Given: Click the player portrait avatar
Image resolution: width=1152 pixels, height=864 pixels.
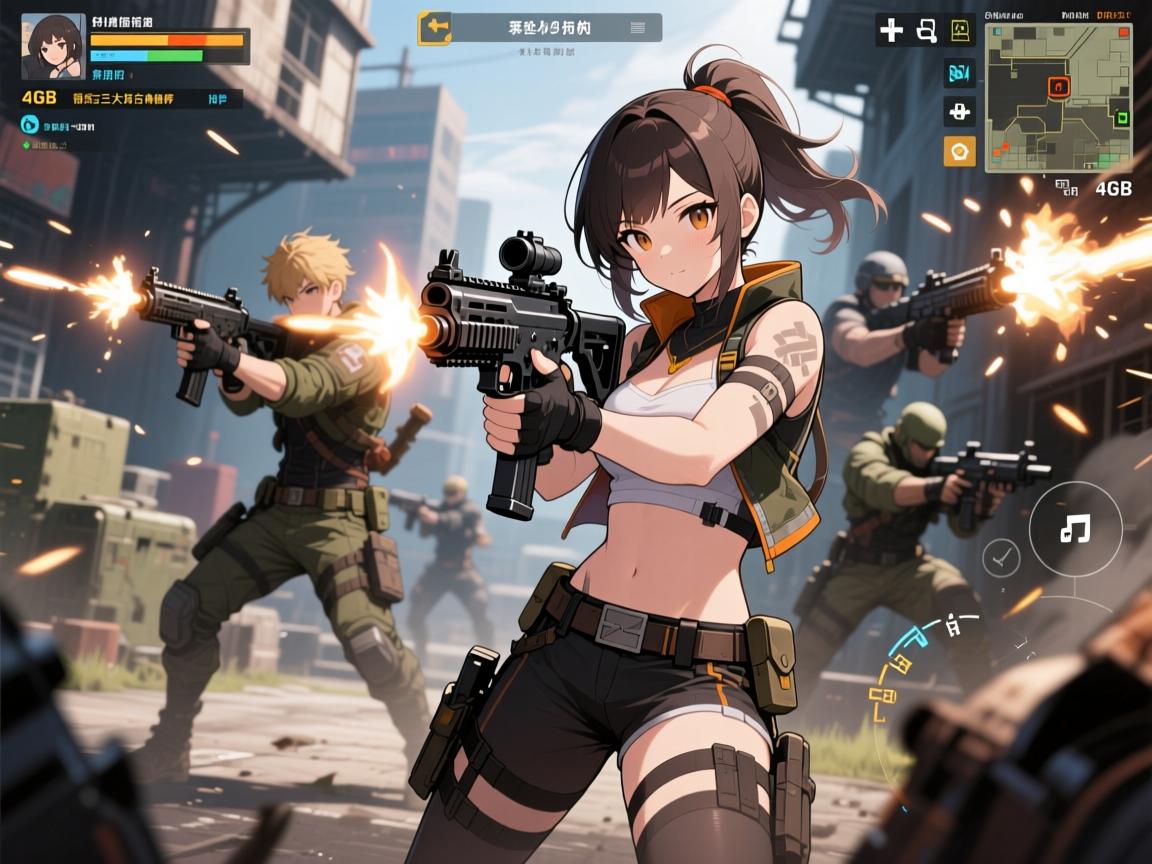Looking at the screenshot, I should tap(53, 45).
